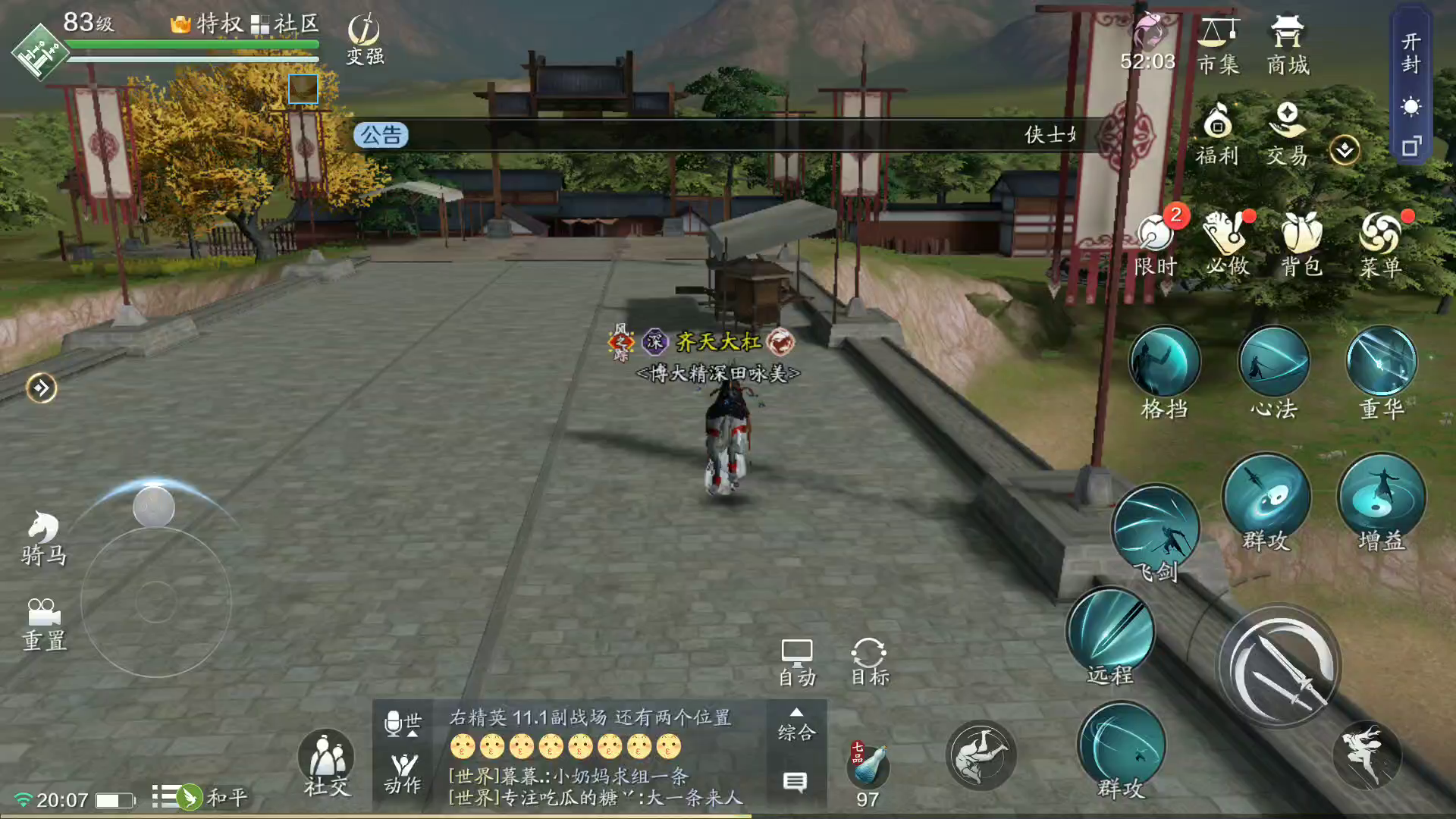The width and height of the screenshot is (1456, 819).
Task: Open the 必做 daily tasks list
Action: tap(1227, 243)
